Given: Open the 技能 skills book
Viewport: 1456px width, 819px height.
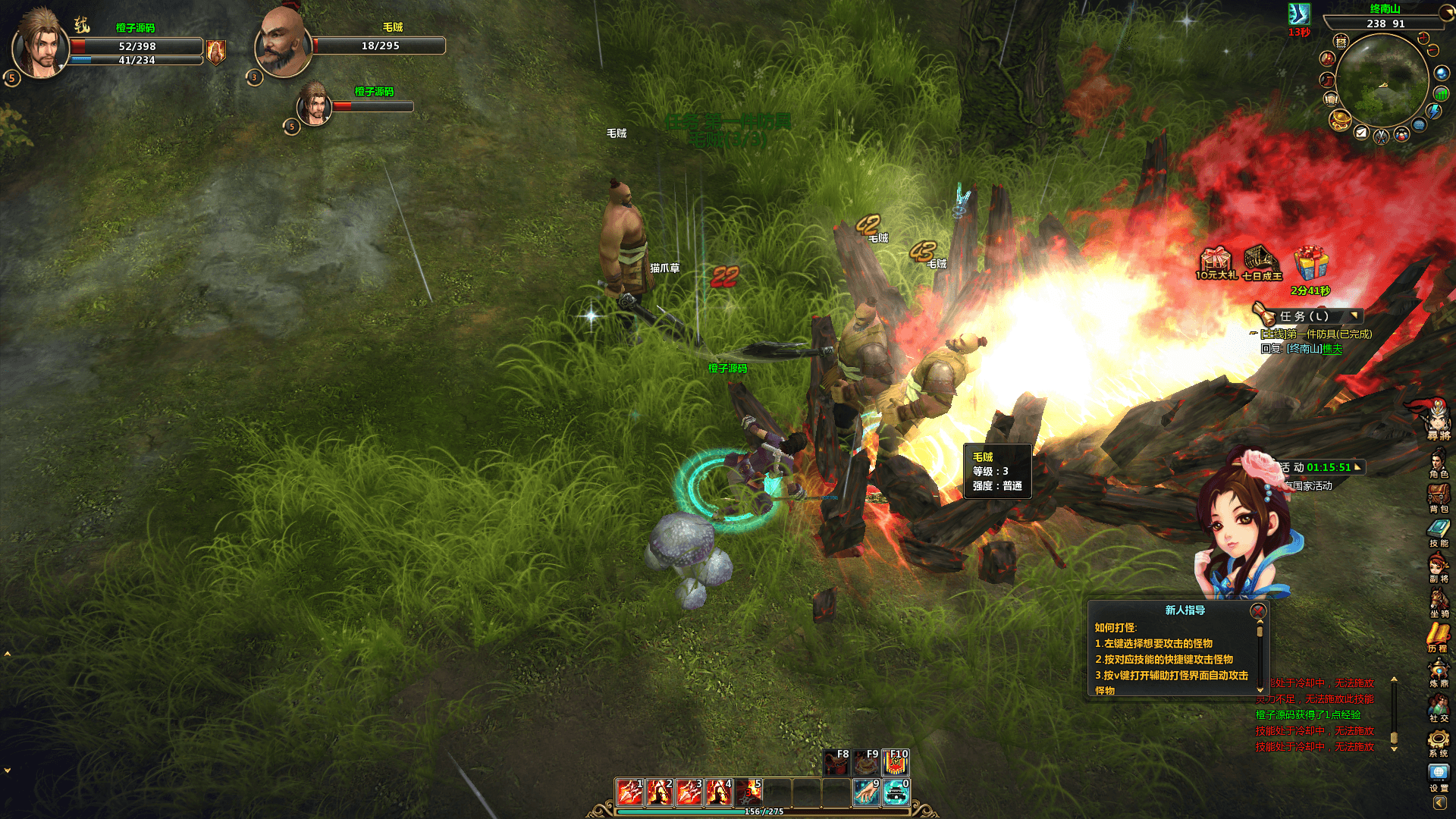Looking at the screenshot, I should click(x=1439, y=532).
